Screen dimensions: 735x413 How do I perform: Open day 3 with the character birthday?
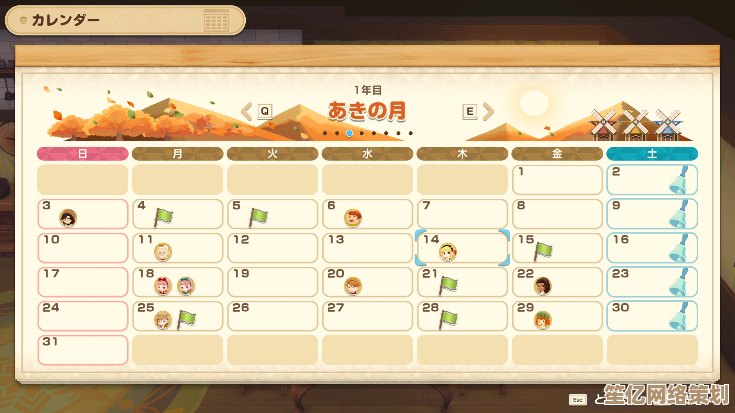click(83, 214)
